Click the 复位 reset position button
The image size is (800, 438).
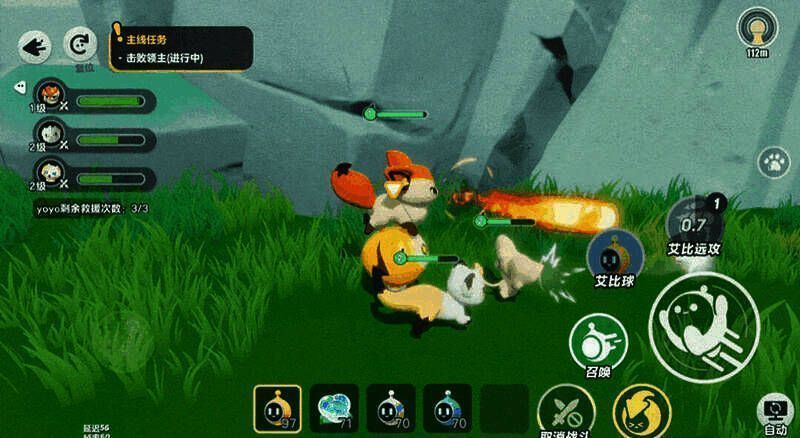coord(78,44)
